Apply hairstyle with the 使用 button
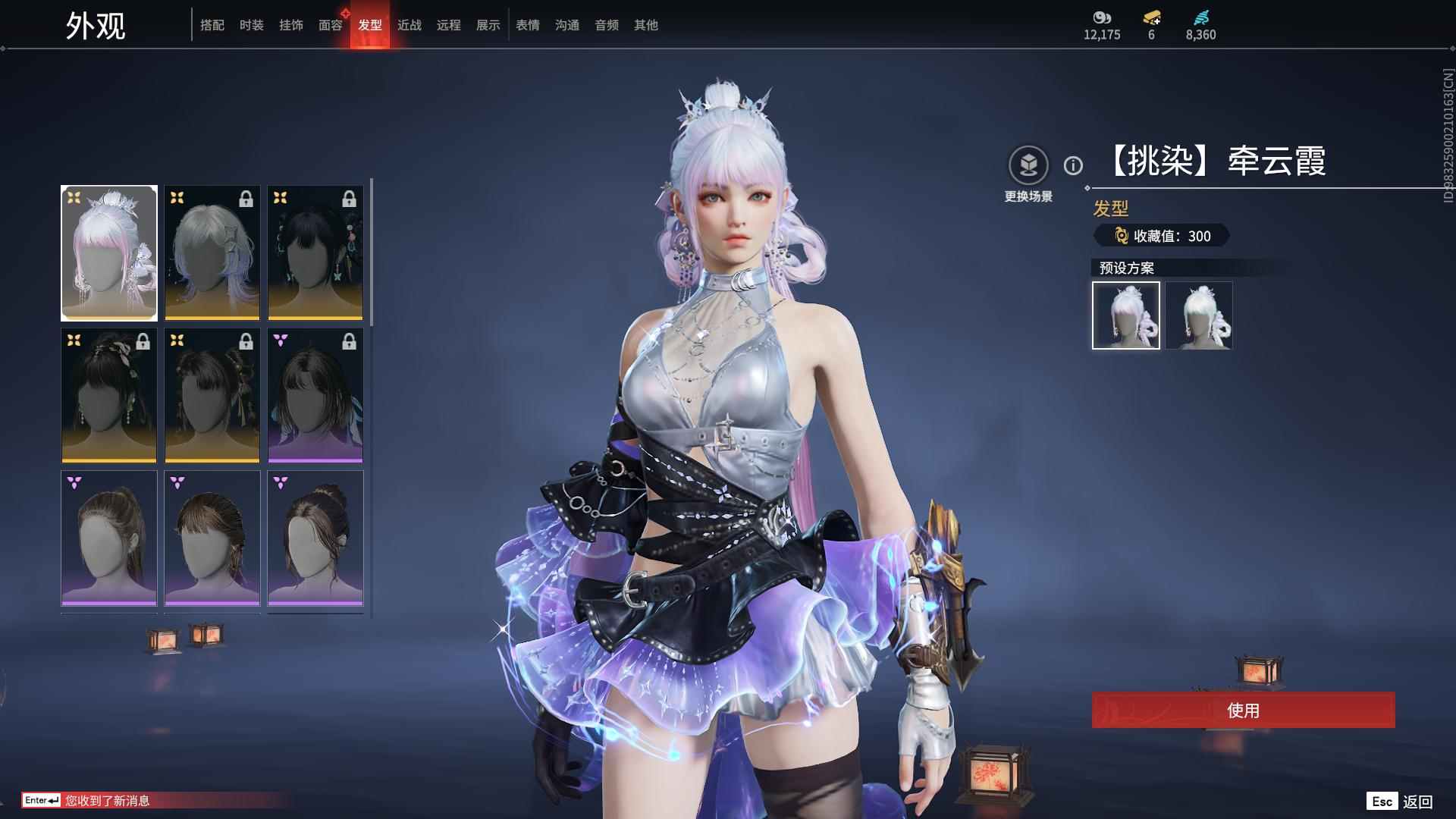Image resolution: width=1456 pixels, height=819 pixels. [x=1243, y=711]
